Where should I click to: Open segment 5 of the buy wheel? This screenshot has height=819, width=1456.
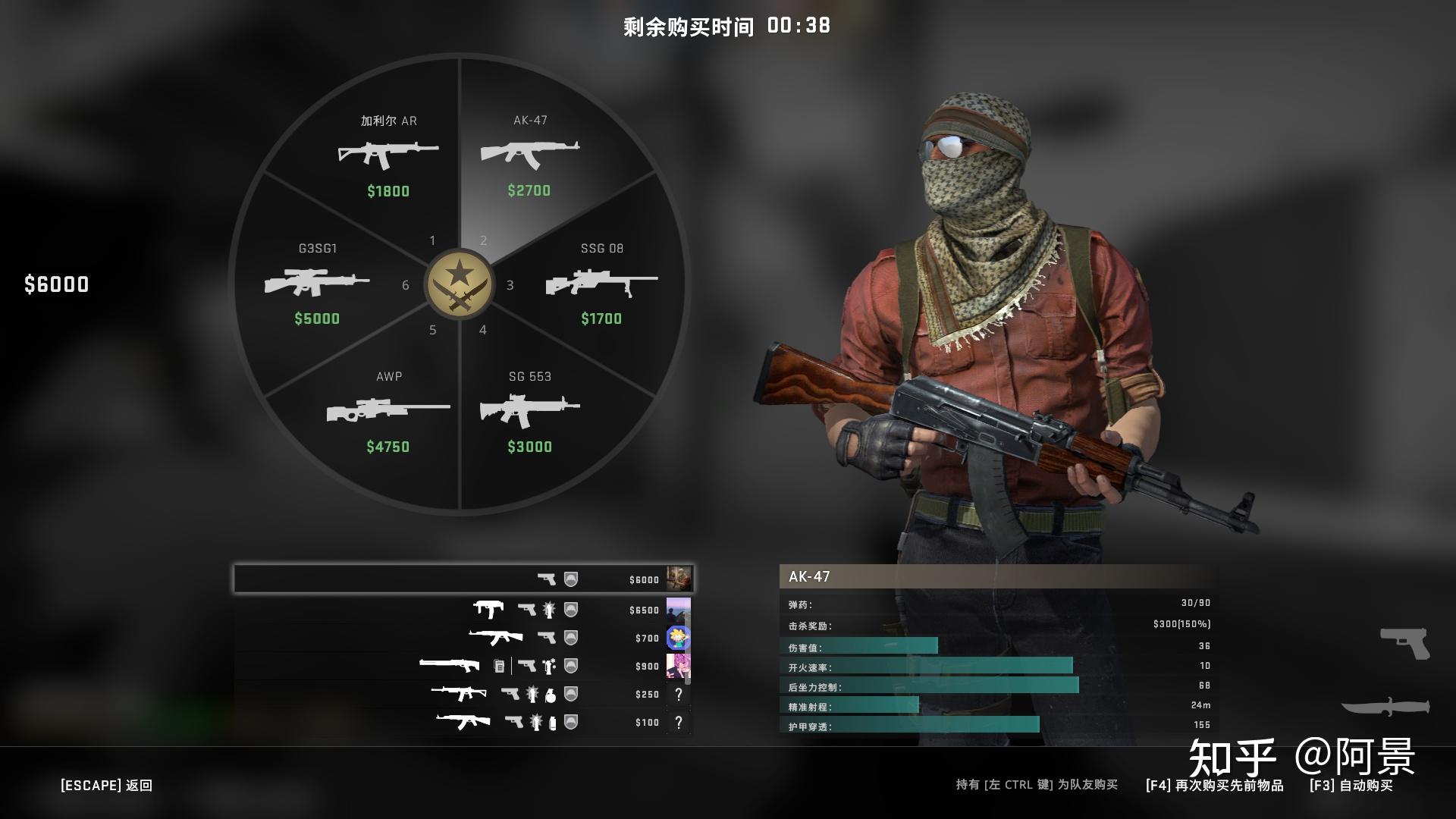click(434, 330)
